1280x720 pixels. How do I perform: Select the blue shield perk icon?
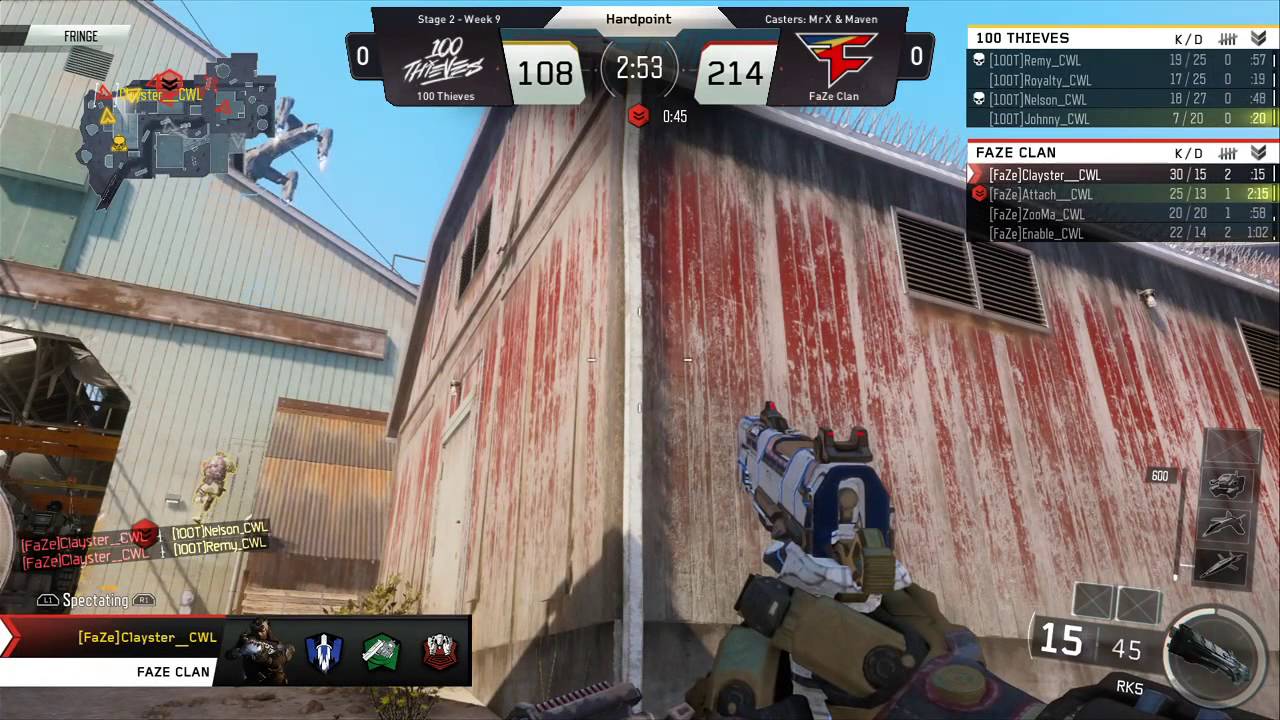pos(324,652)
